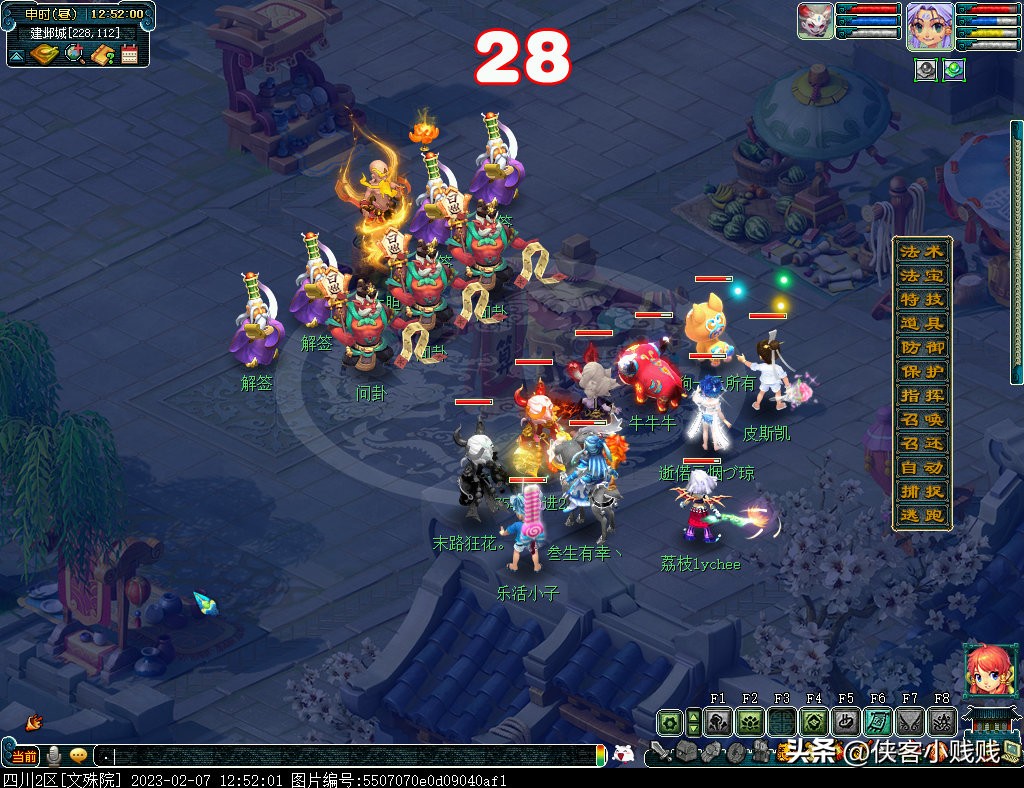The image size is (1024, 788).
Task: Activate the F2 lotus skill shortcut
Action: coord(749,722)
